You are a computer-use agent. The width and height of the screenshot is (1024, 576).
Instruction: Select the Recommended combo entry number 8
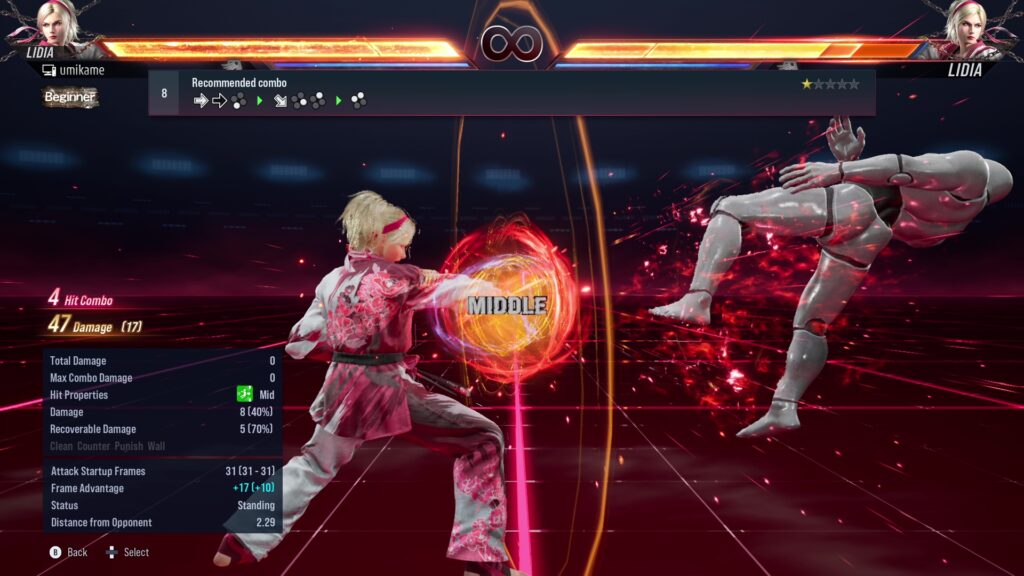[511, 92]
